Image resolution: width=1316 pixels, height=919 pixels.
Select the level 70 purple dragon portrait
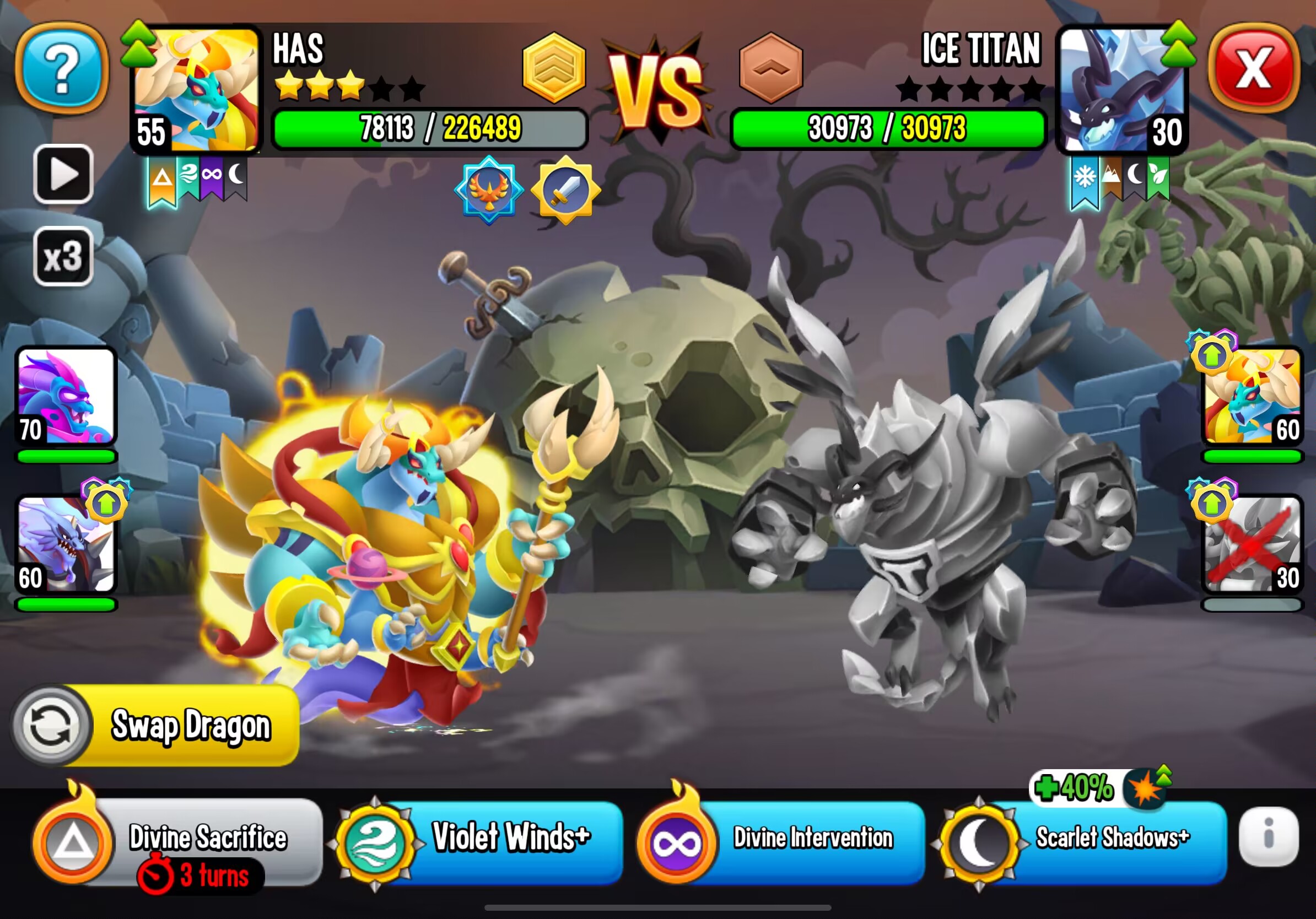pos(66,397)
